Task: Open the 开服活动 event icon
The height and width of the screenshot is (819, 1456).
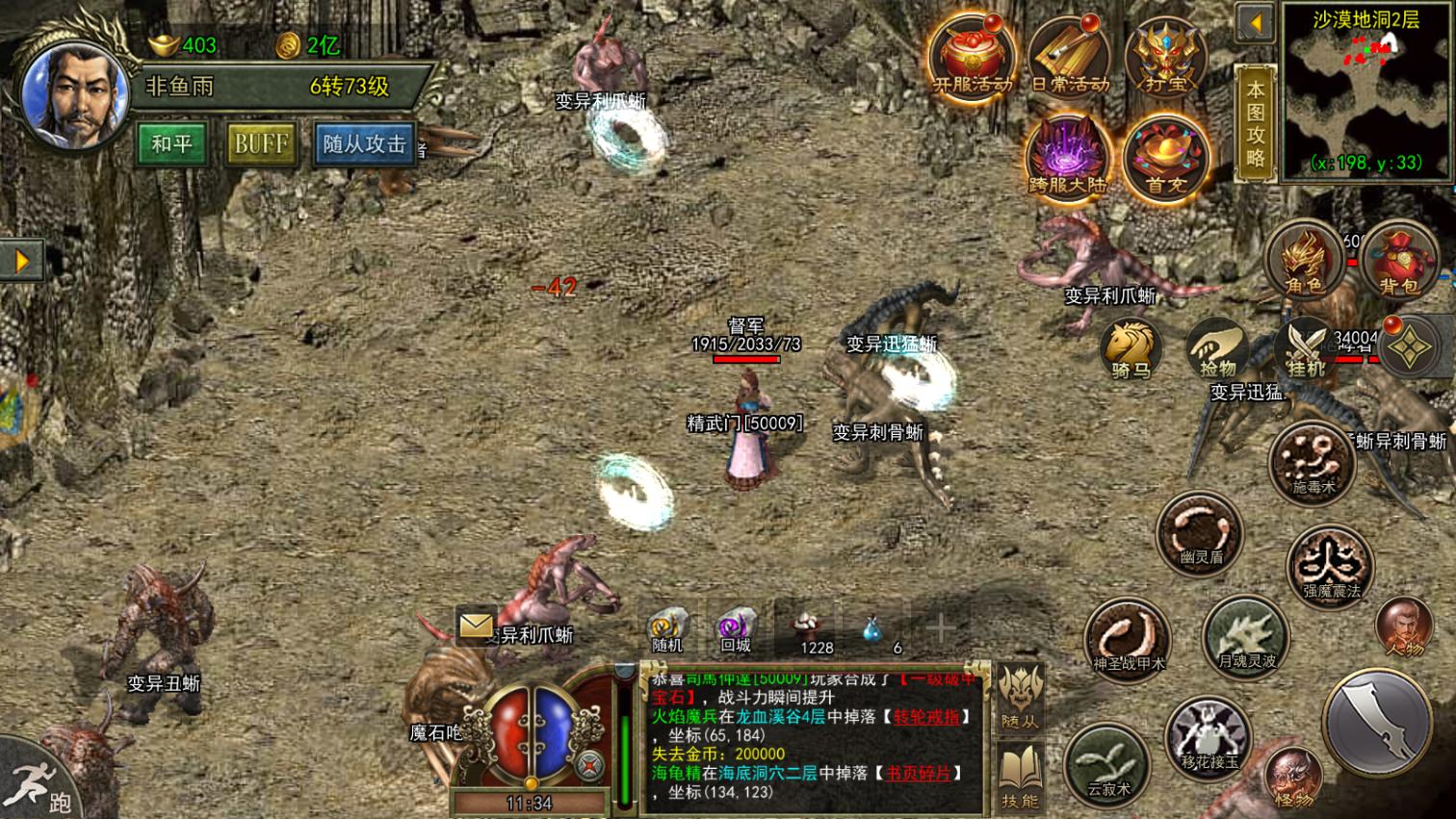Action: pyautogui.click(x=972, y=57)
